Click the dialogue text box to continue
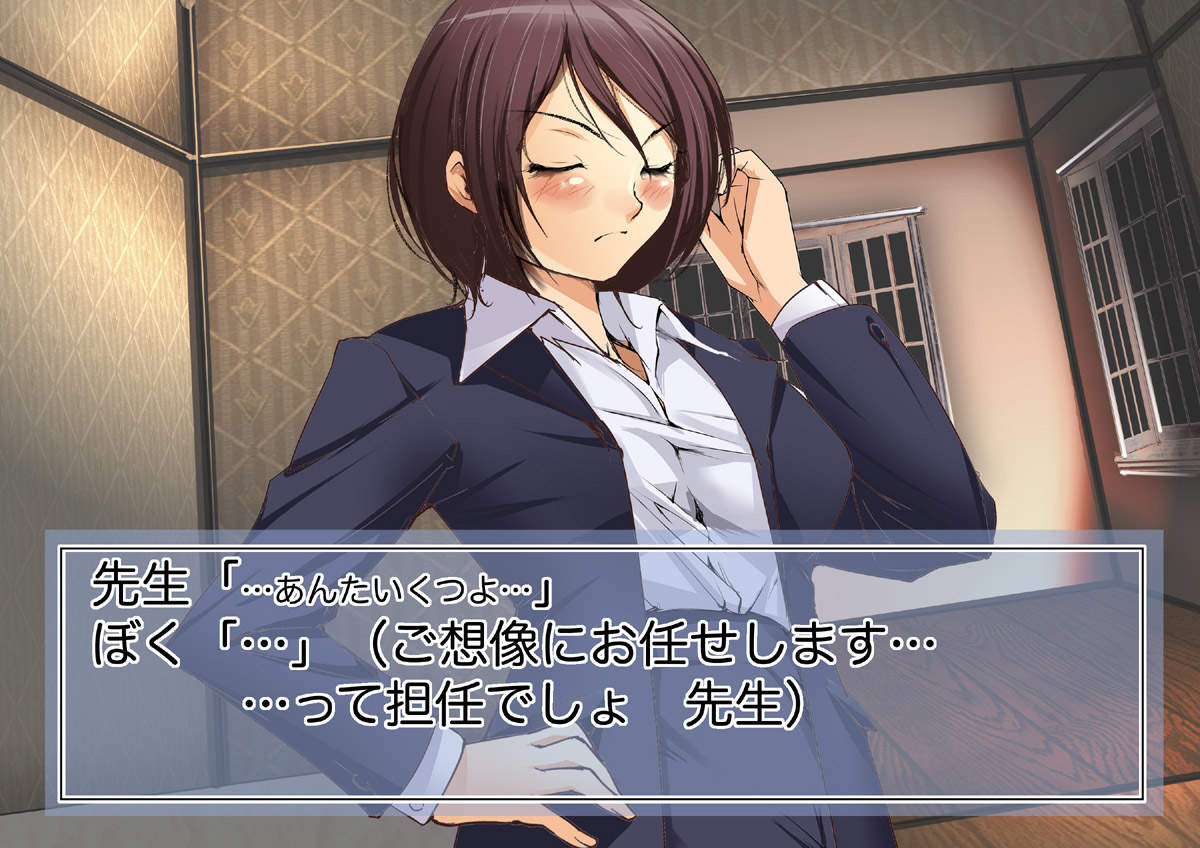The width and height of the screenshot is (1200, 848). (x=600, y=670)
